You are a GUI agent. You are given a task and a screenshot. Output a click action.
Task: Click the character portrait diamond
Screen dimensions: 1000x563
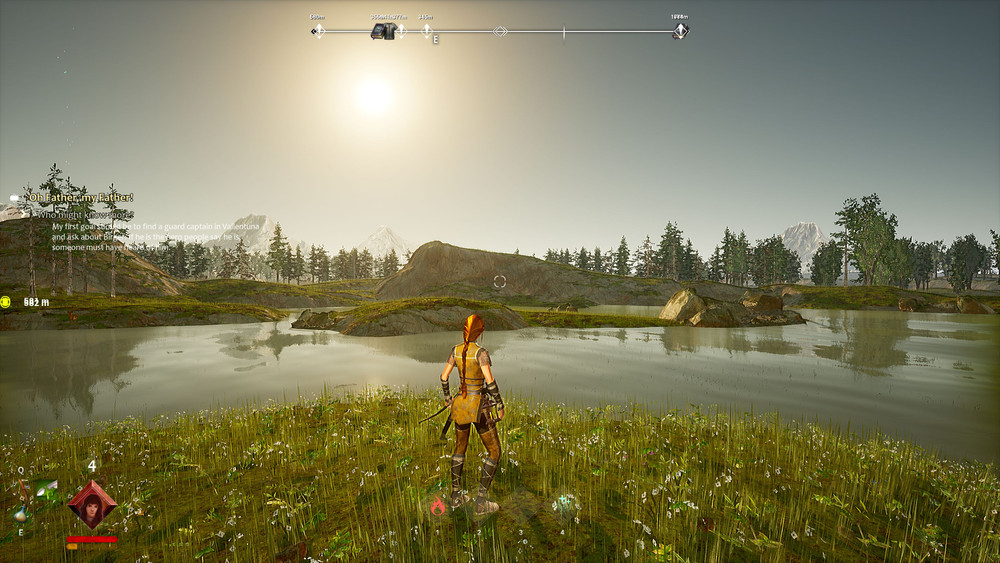(x=92, y=504)
